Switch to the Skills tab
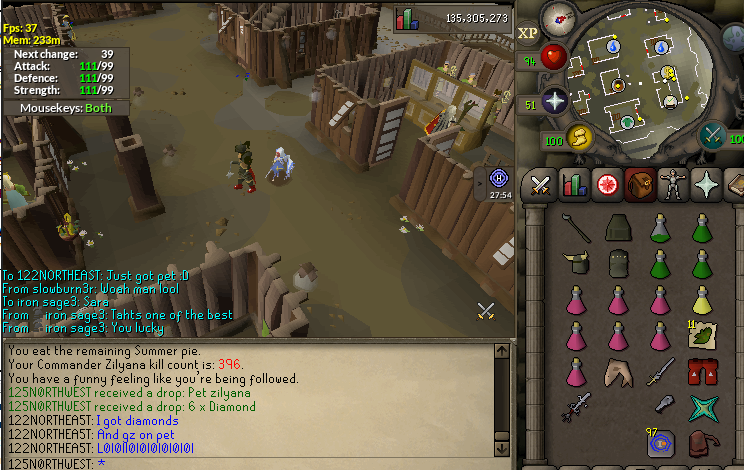The width and height of the screenshot is (744, 470). pos(574,185)
